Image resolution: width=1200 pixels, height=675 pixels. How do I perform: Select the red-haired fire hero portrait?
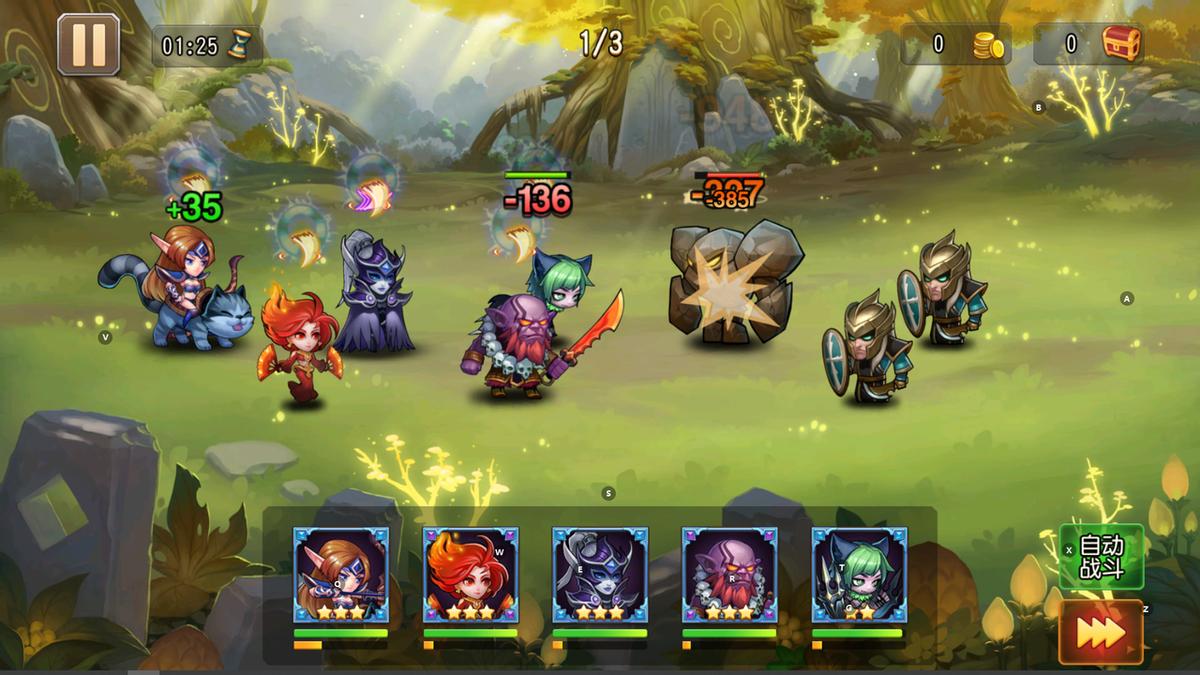tap(470, 575)
